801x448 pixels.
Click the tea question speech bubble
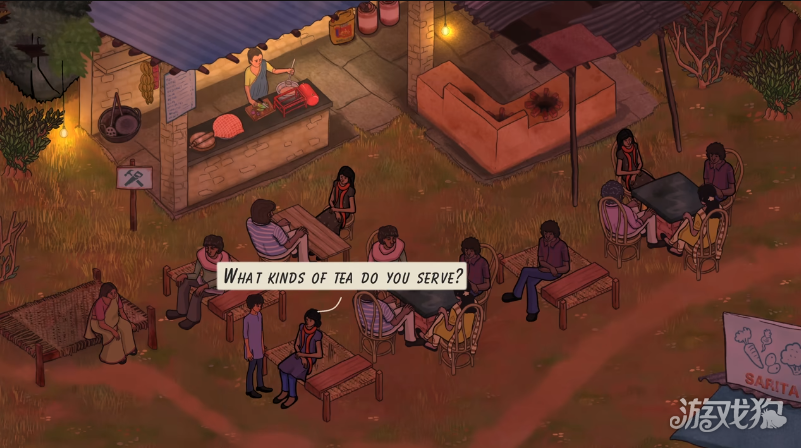pos(343,276)
